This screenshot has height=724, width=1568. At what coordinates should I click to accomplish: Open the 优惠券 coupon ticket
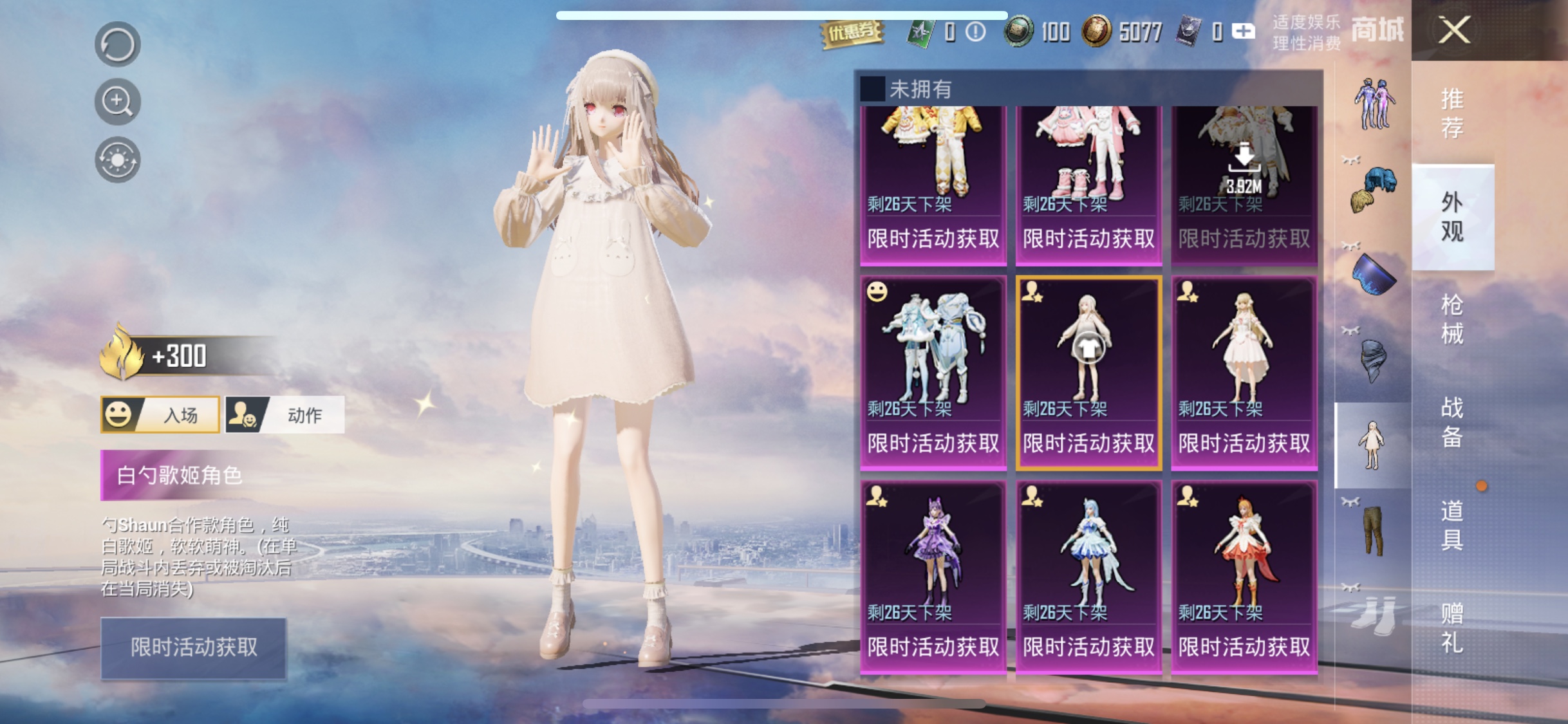(x=852, y=32)
